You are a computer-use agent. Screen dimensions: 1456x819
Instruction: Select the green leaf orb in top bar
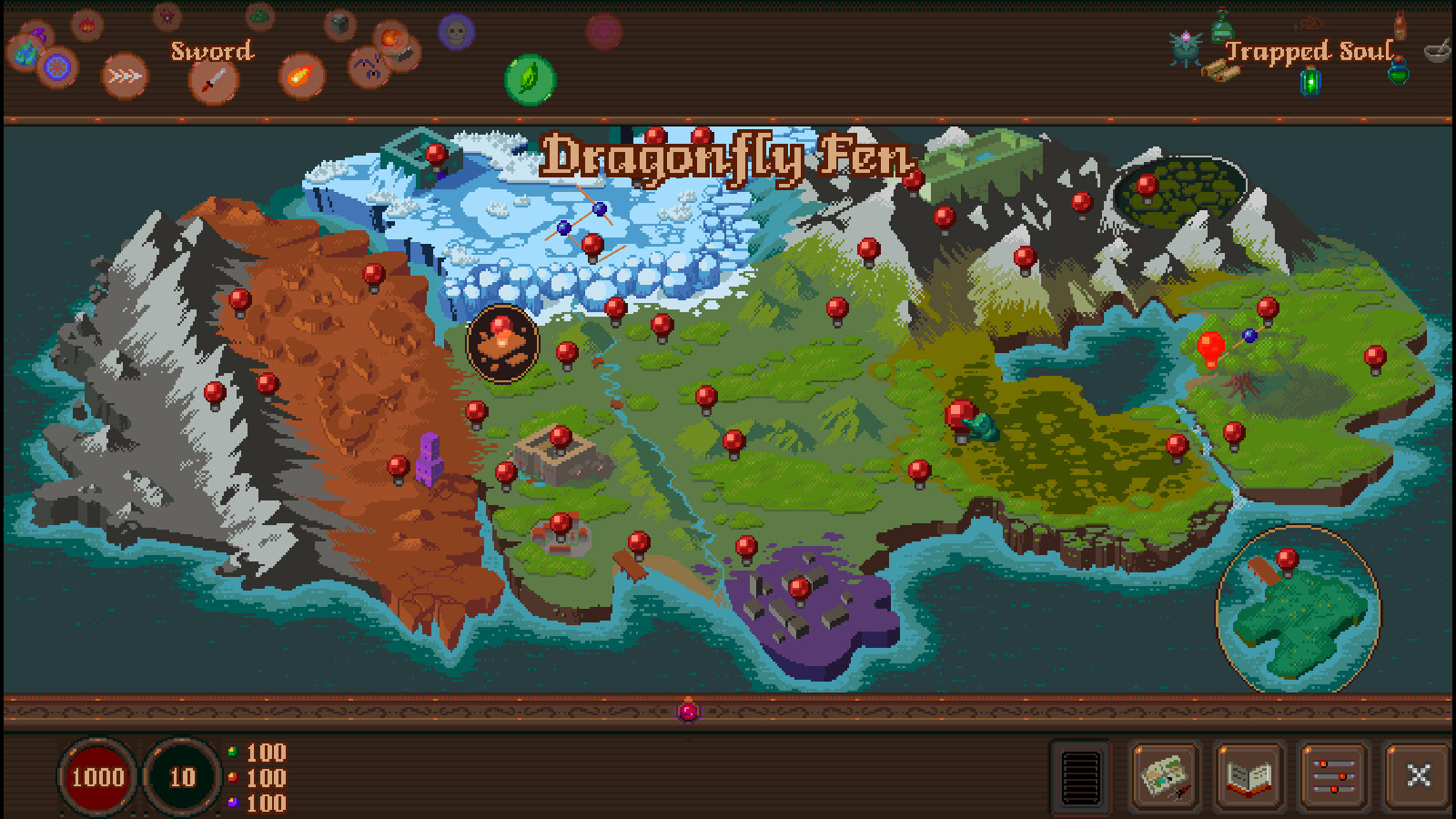pos(529,80)
